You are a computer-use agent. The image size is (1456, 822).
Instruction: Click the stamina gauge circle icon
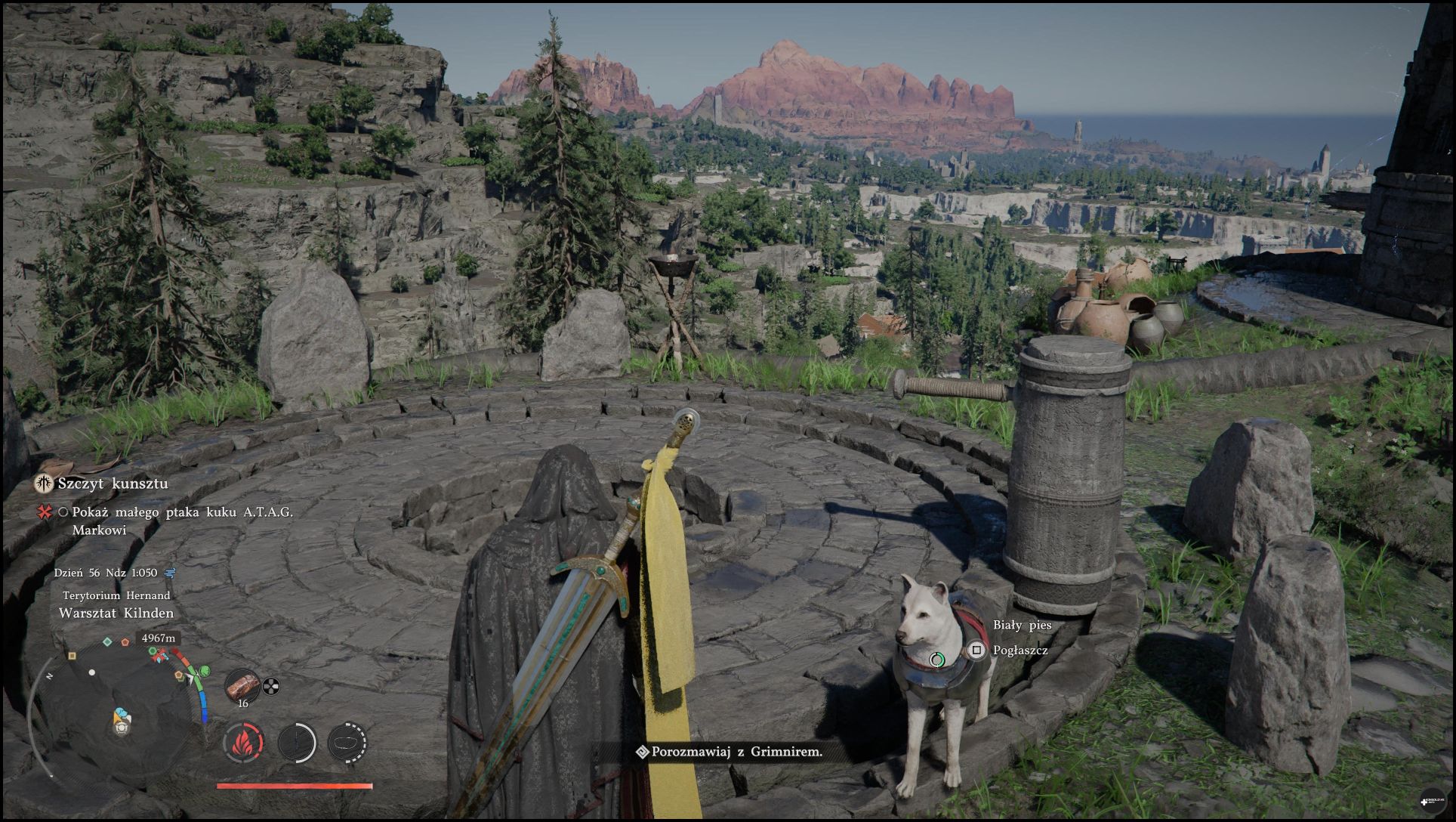click(x=297, y=743)
